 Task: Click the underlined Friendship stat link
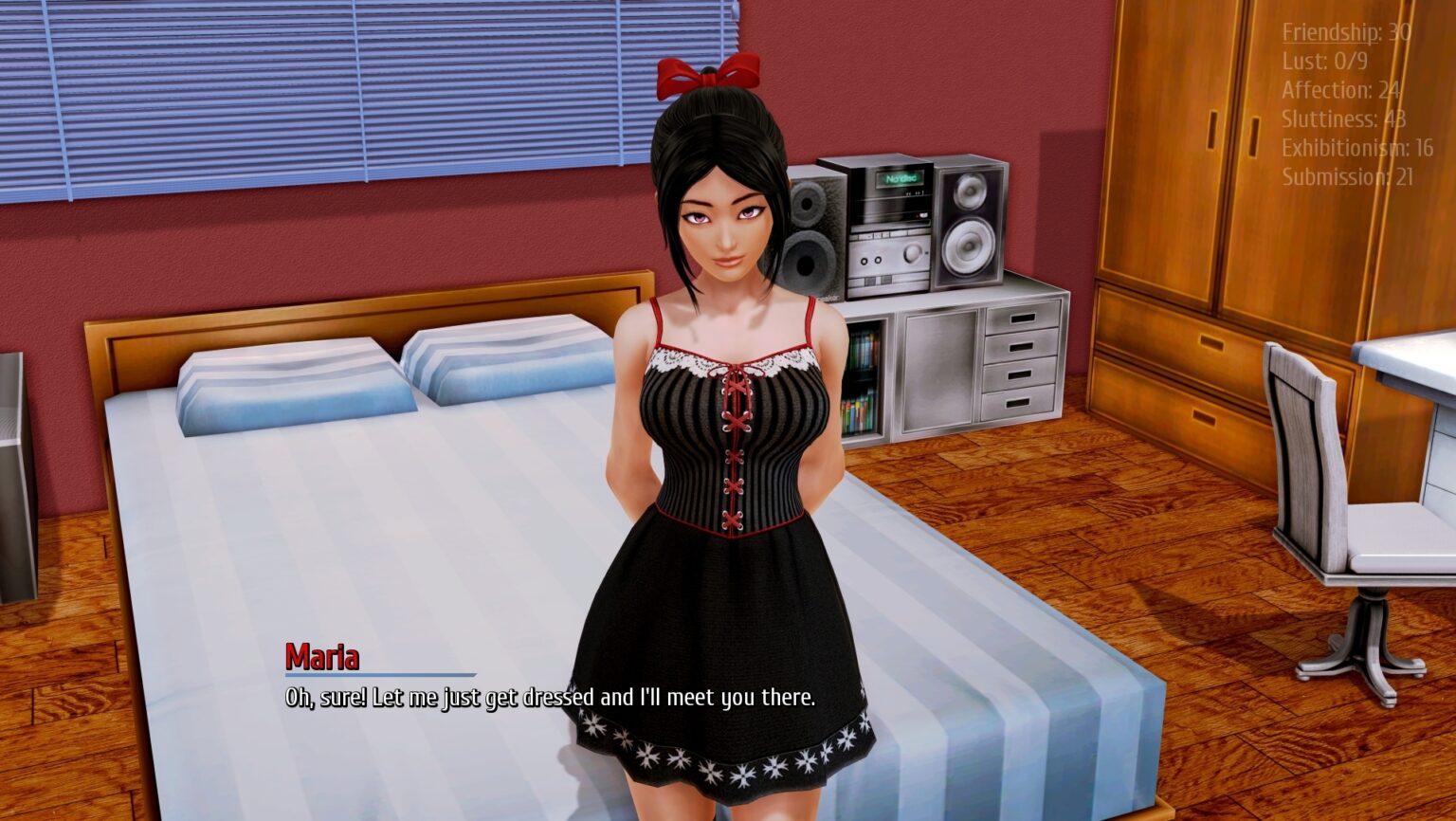[1326, 31]
